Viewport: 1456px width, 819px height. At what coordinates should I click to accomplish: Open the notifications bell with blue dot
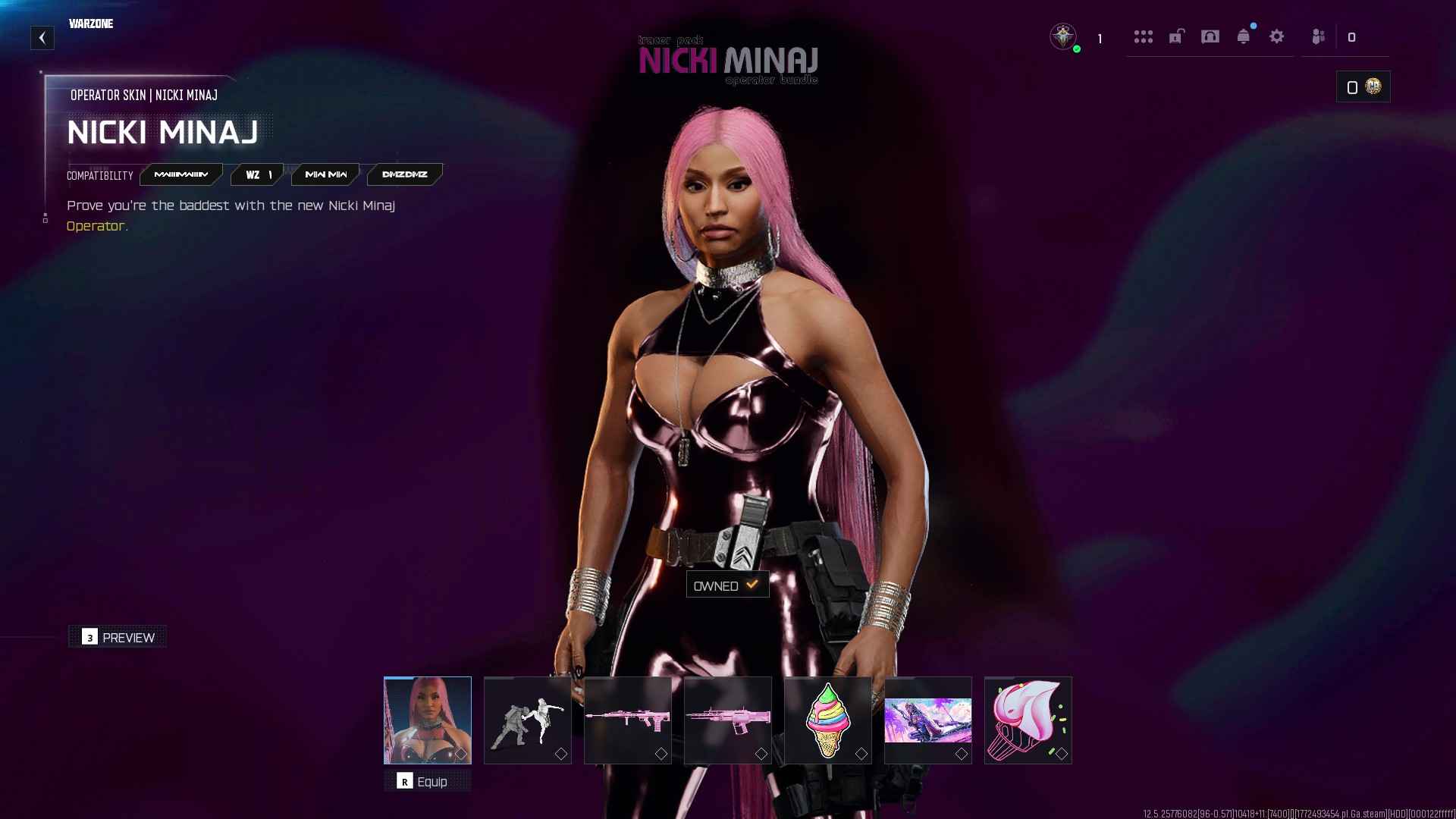[x=1244, y=36]
